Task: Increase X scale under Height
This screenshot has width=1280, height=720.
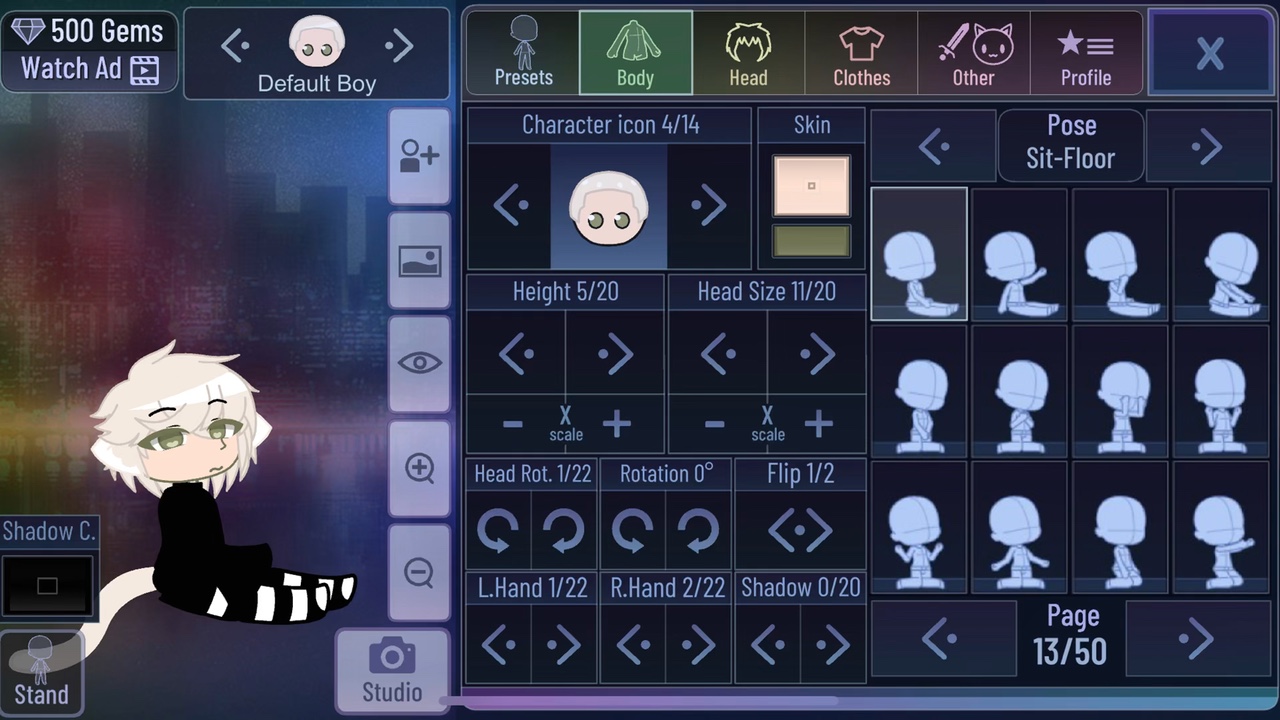Action: pos(616,424)
